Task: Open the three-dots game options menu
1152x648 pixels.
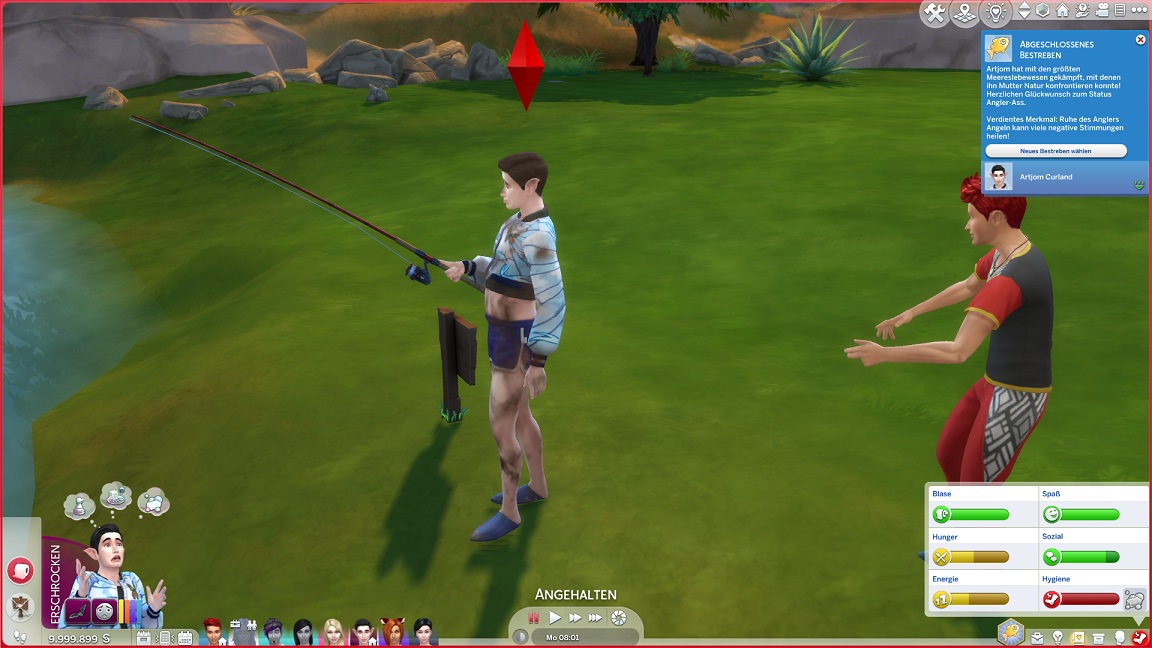Action: click(1138, 12)
